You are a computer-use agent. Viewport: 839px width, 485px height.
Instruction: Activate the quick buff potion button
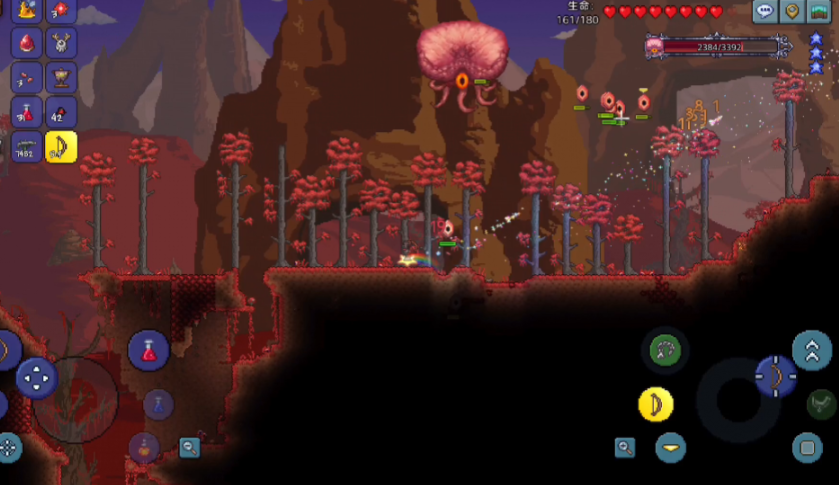(144, 447)
